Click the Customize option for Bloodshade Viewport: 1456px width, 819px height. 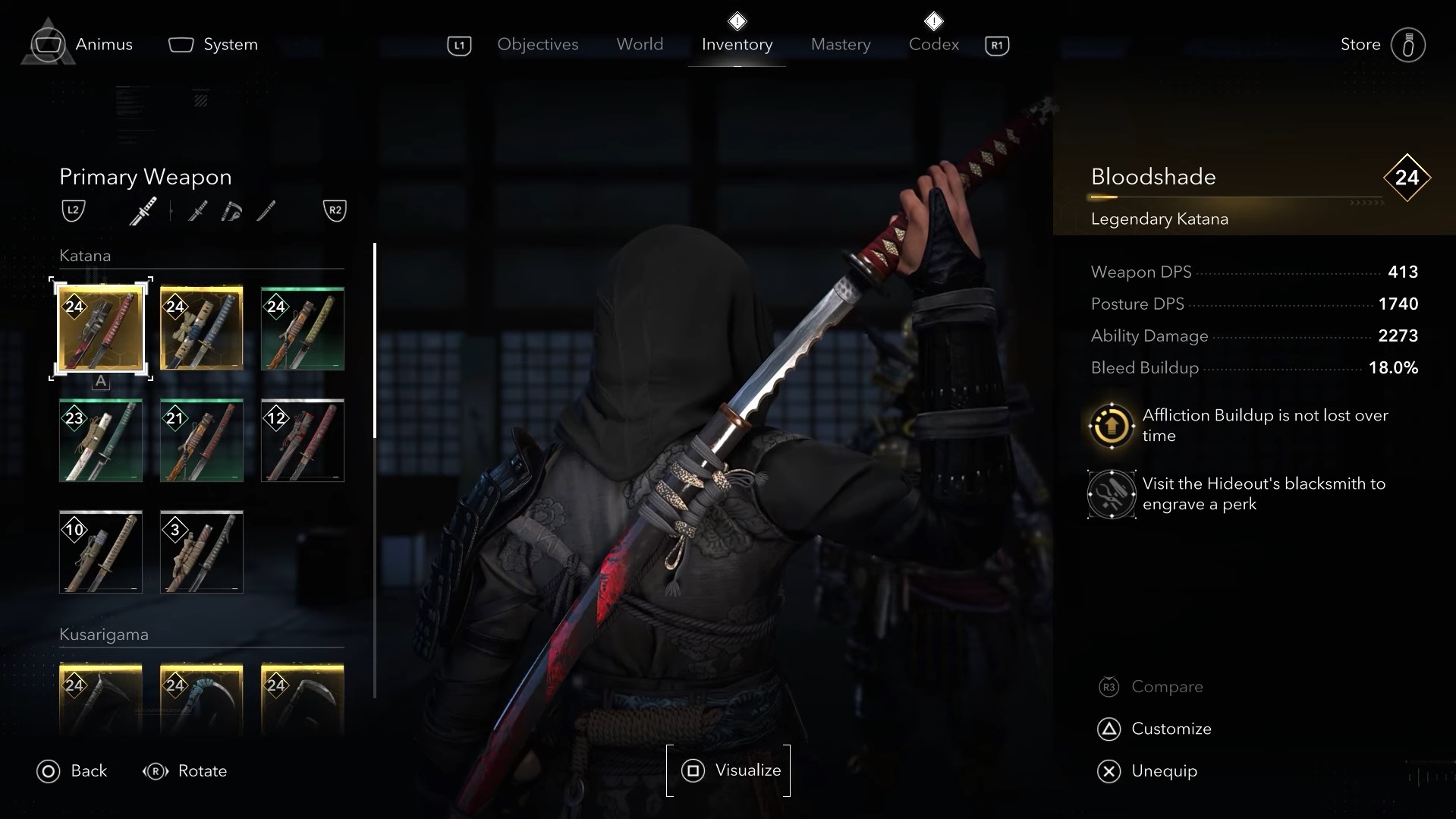pyautogui.click(x=1171, y=728)
